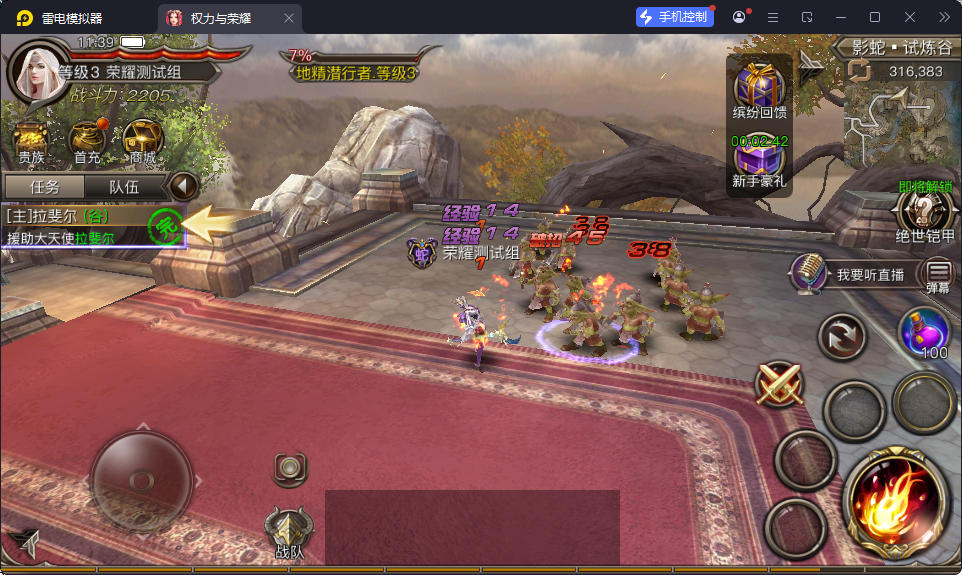Screen dimensions: 962x575
Task: Open the 商城 shop
Action: (142, 141)
